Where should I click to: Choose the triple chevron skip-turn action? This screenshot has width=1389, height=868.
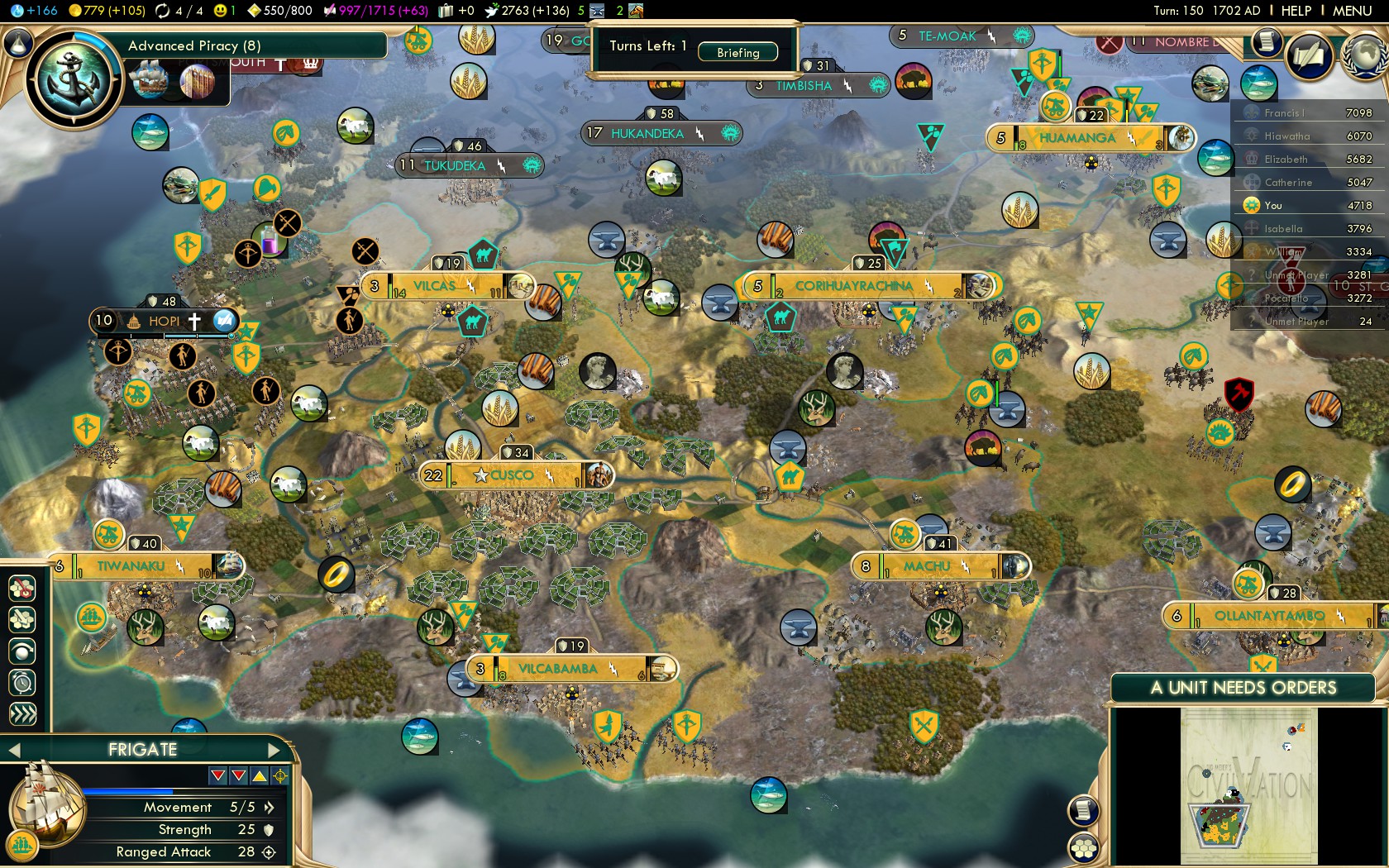tap(22, 713)
